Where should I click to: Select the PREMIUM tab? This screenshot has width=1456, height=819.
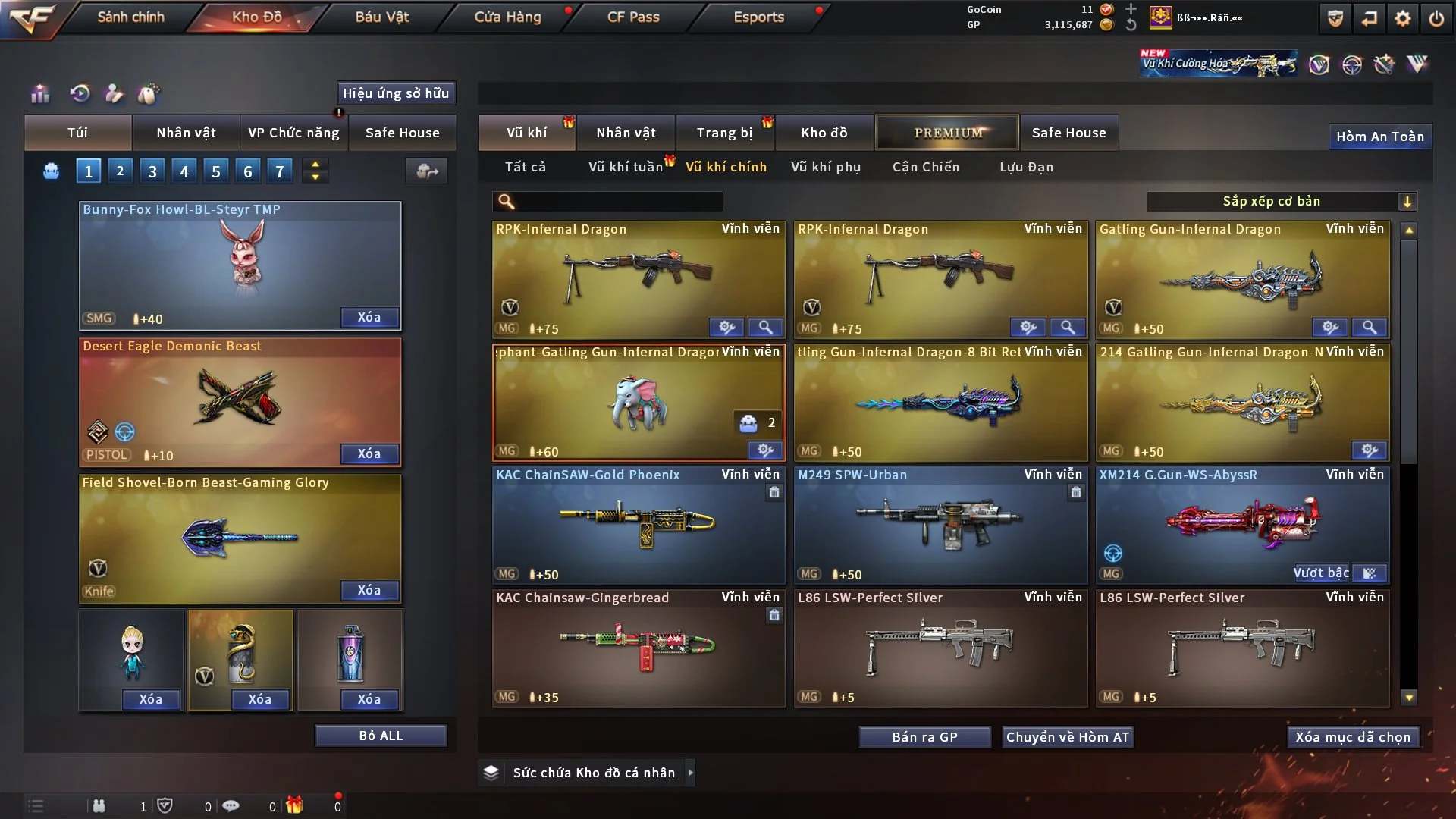pos(947,133)
